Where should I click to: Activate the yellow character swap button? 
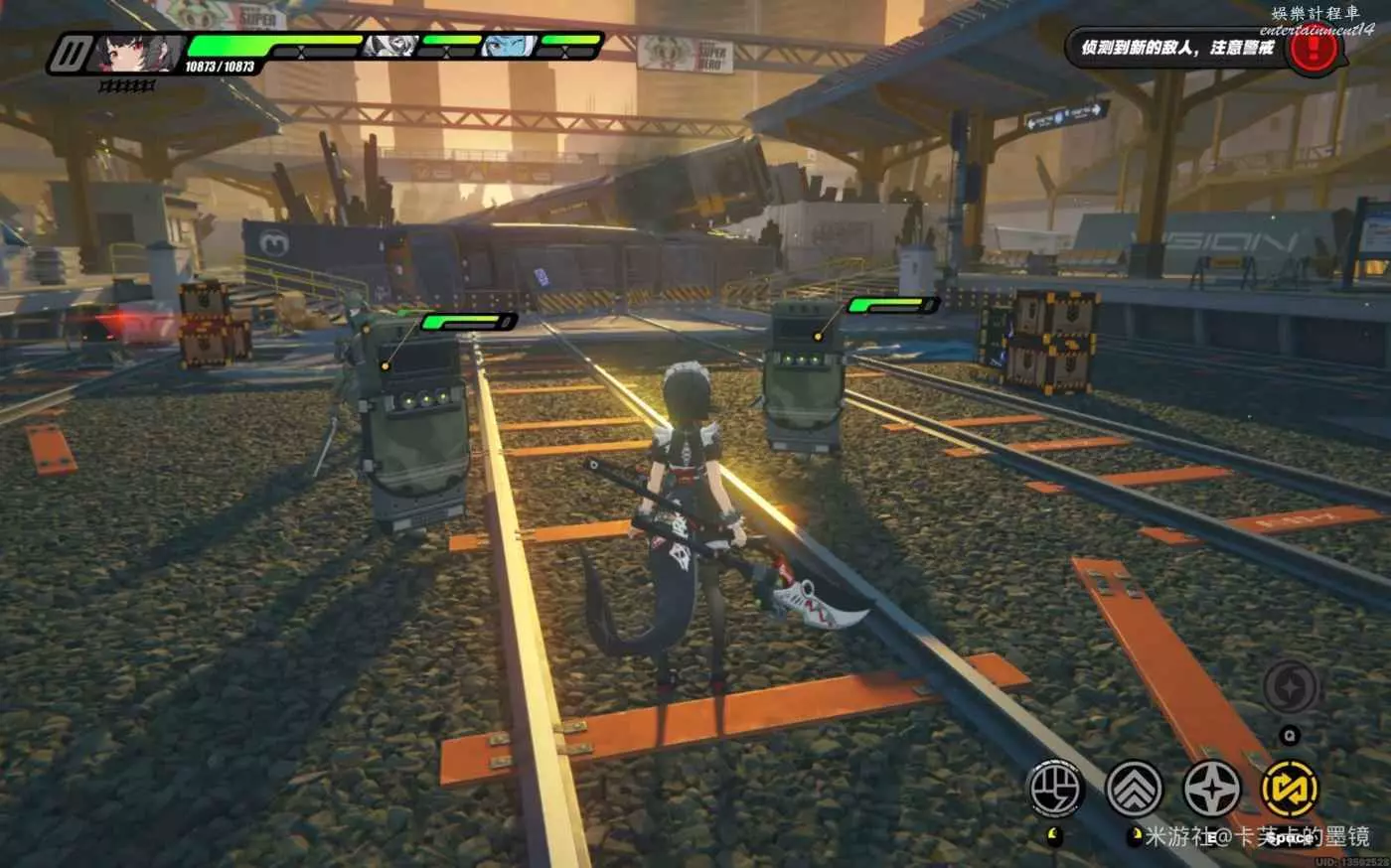click(1290, 790)
